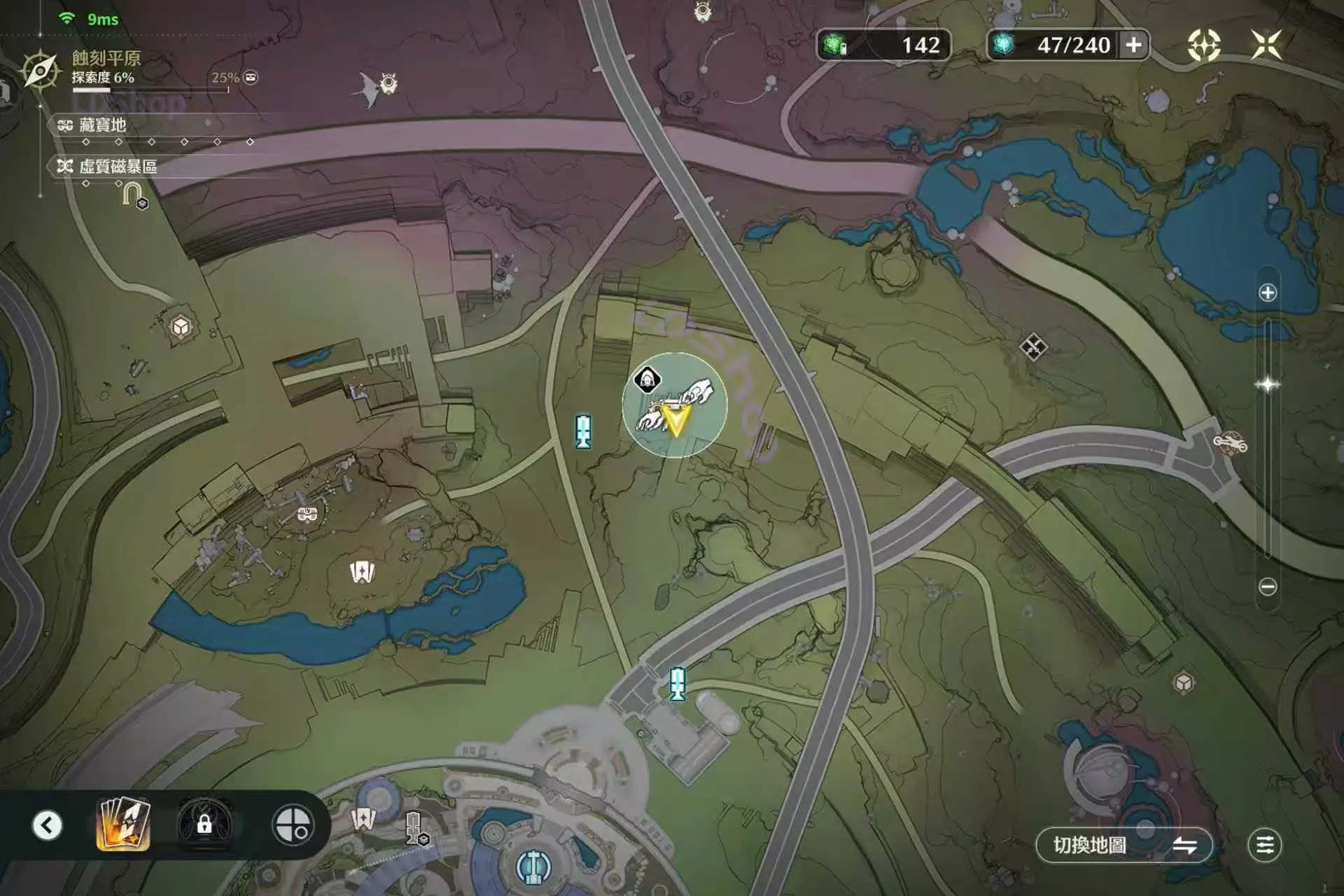The height and width of the screenshot is (896, 1344).
Task: Select the locked hooded figure icon
Action: (x=204, y=824)
